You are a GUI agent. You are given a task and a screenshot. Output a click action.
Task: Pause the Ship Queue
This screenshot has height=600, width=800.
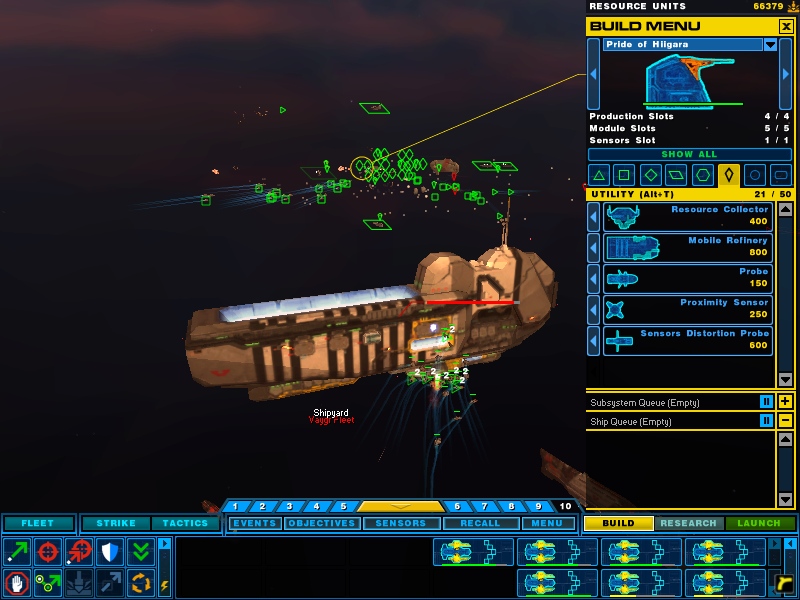coord(766,421)
